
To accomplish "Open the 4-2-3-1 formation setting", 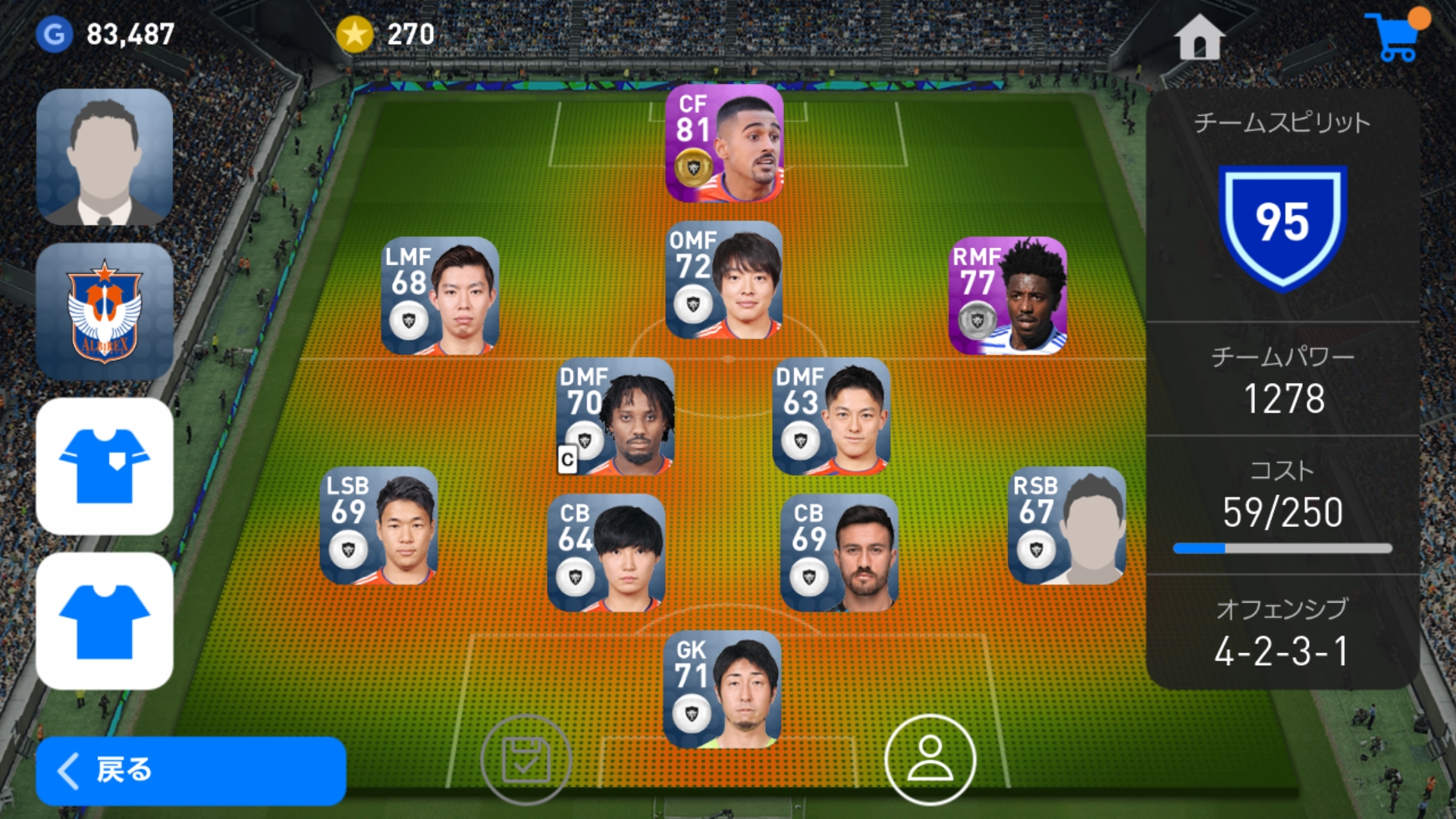I will (x=1282, y=633).
